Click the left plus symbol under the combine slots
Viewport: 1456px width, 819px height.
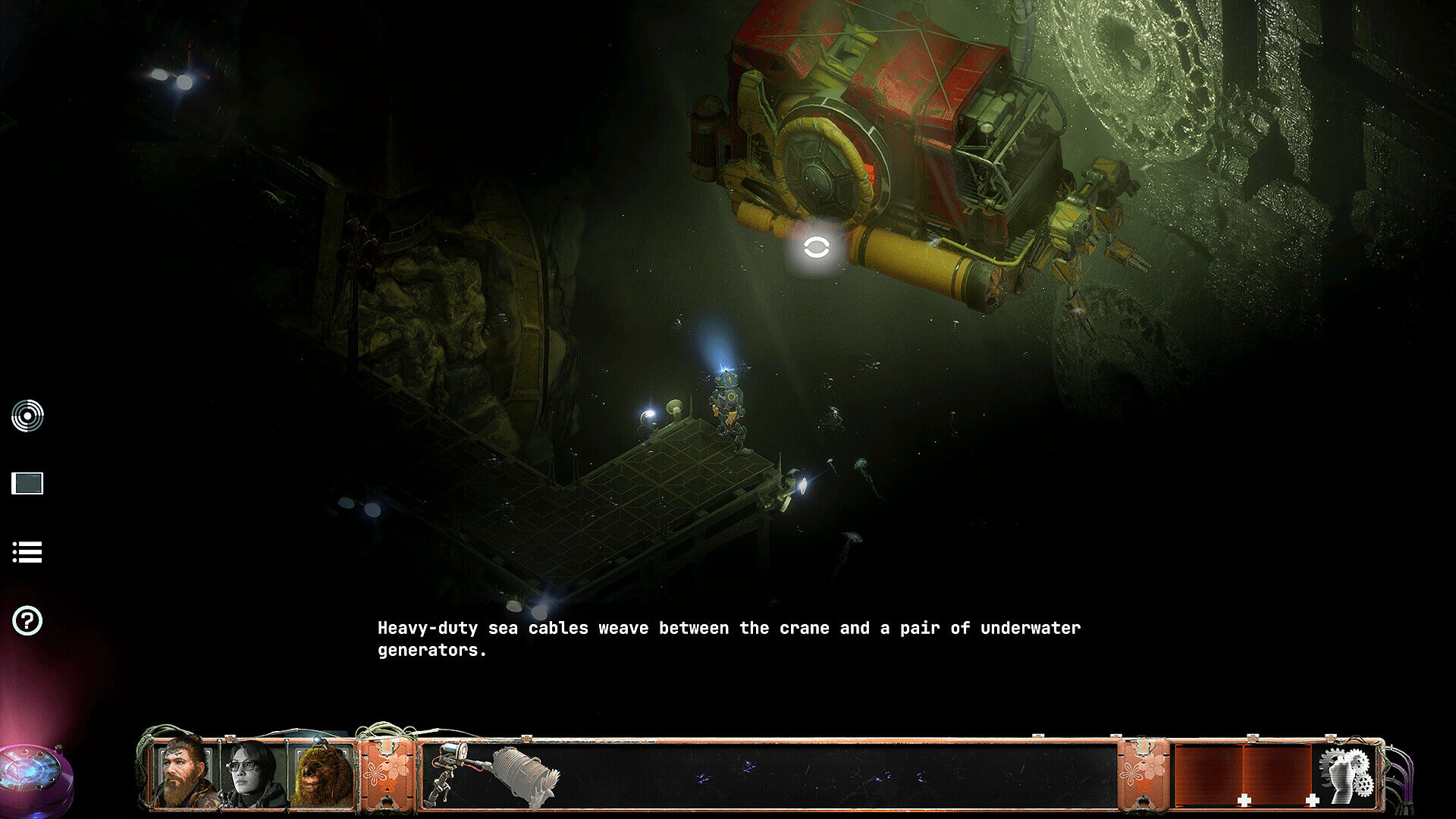click(1244, 801)
